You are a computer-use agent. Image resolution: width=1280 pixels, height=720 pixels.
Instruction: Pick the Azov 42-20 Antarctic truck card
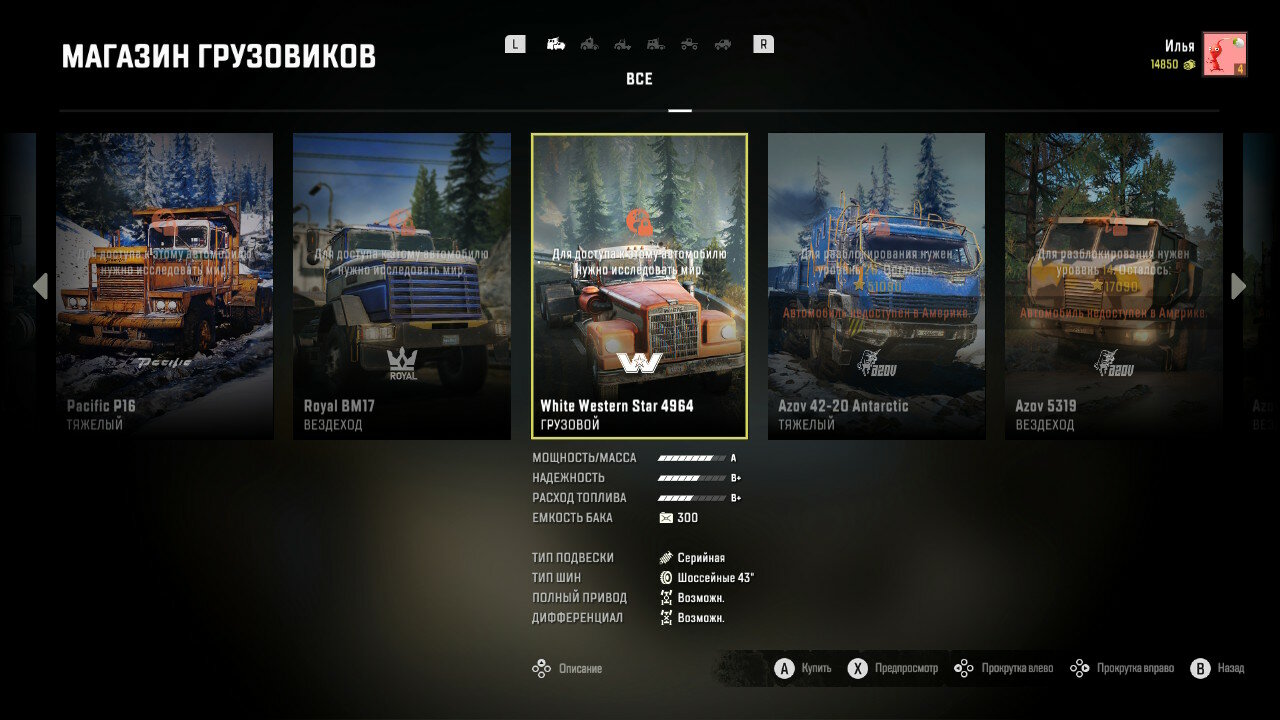tap(876, 286)
